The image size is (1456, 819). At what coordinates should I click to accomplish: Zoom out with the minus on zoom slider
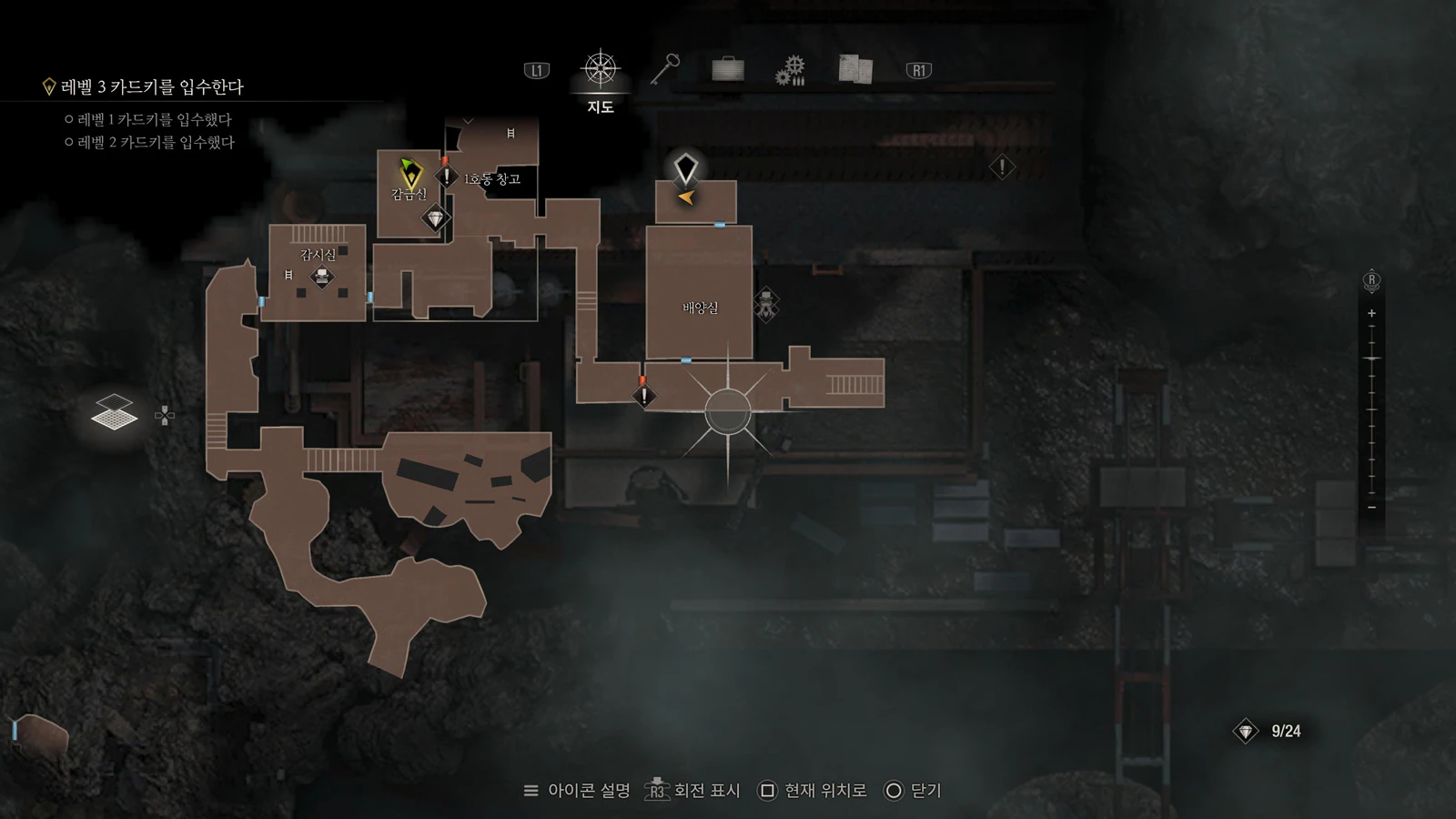1371,507
